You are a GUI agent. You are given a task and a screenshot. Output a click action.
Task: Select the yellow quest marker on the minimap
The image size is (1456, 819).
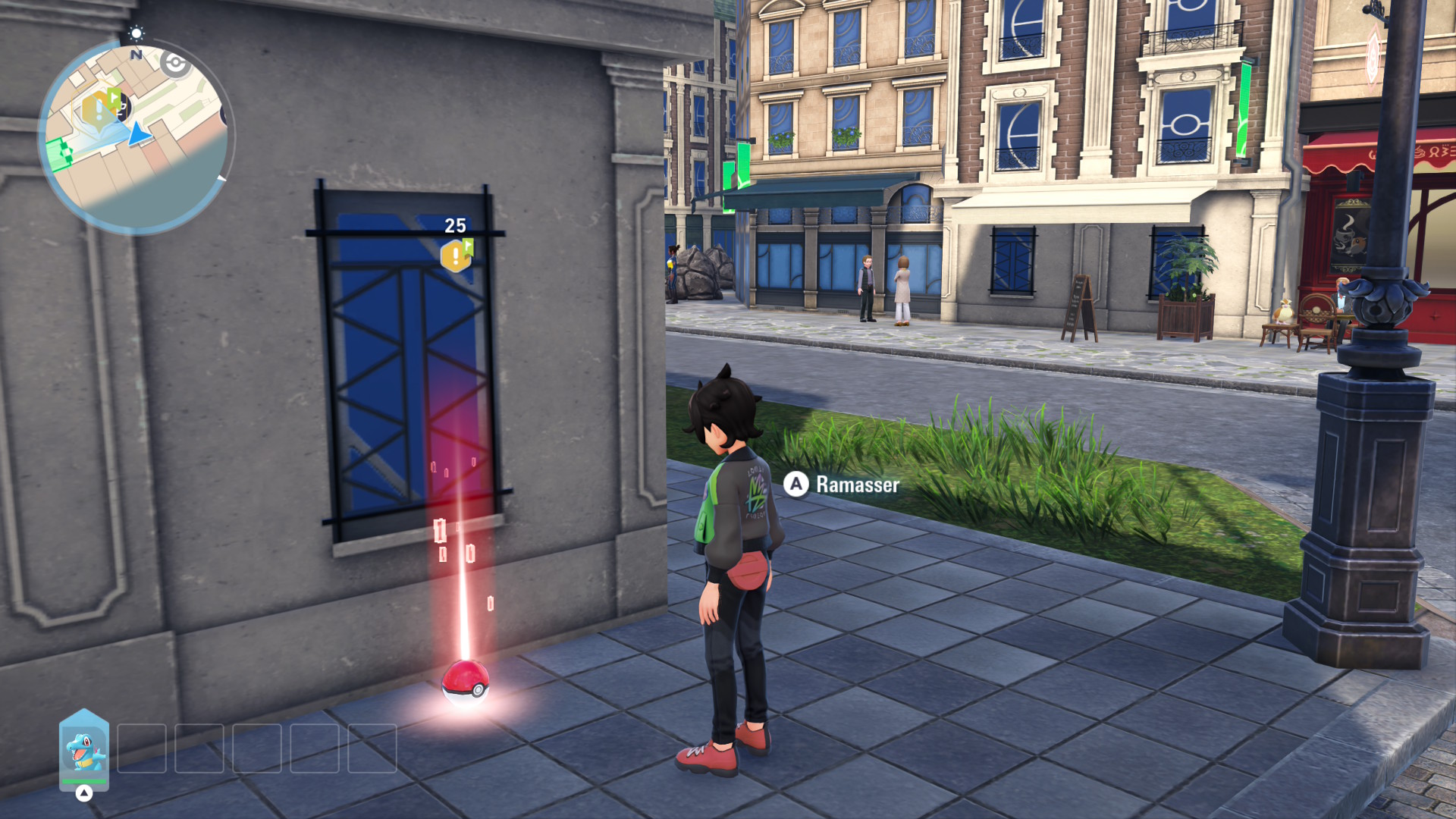(99, 110)
